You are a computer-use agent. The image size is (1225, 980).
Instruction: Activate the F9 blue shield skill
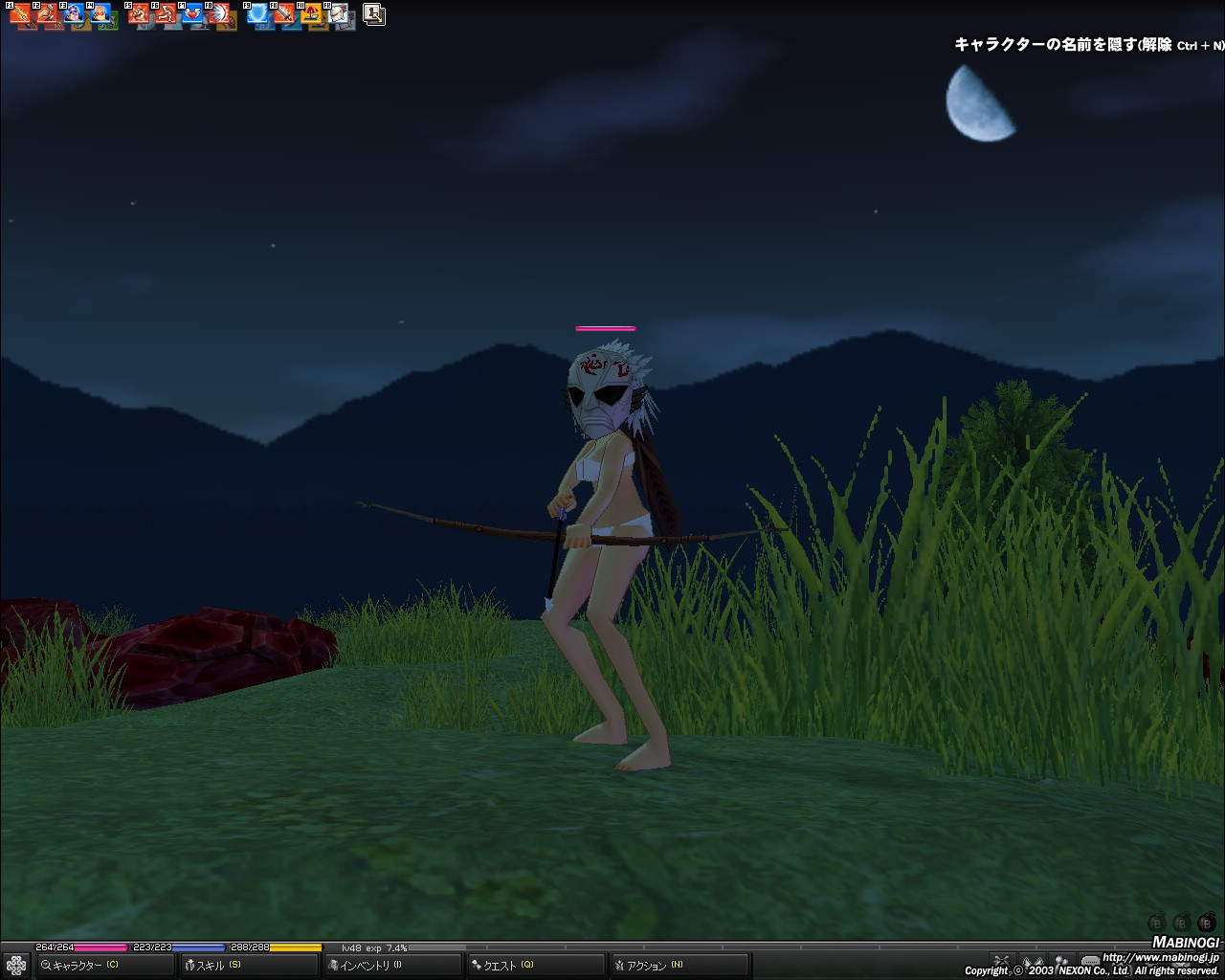coord(258,14)
